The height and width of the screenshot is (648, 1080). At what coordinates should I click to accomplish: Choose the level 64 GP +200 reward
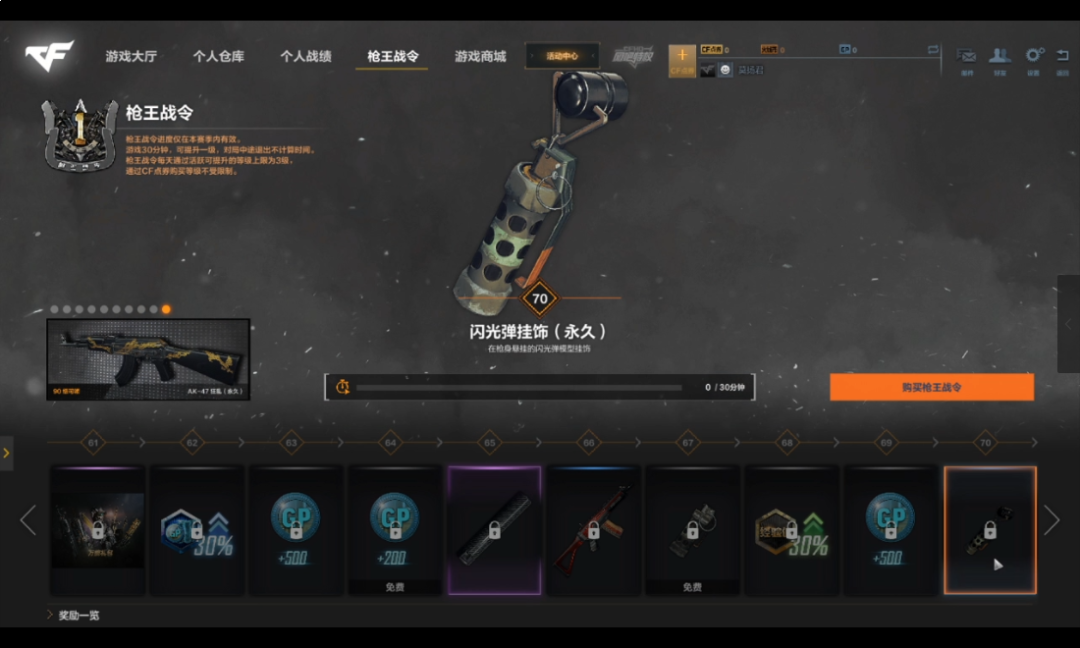coord(395,529)
